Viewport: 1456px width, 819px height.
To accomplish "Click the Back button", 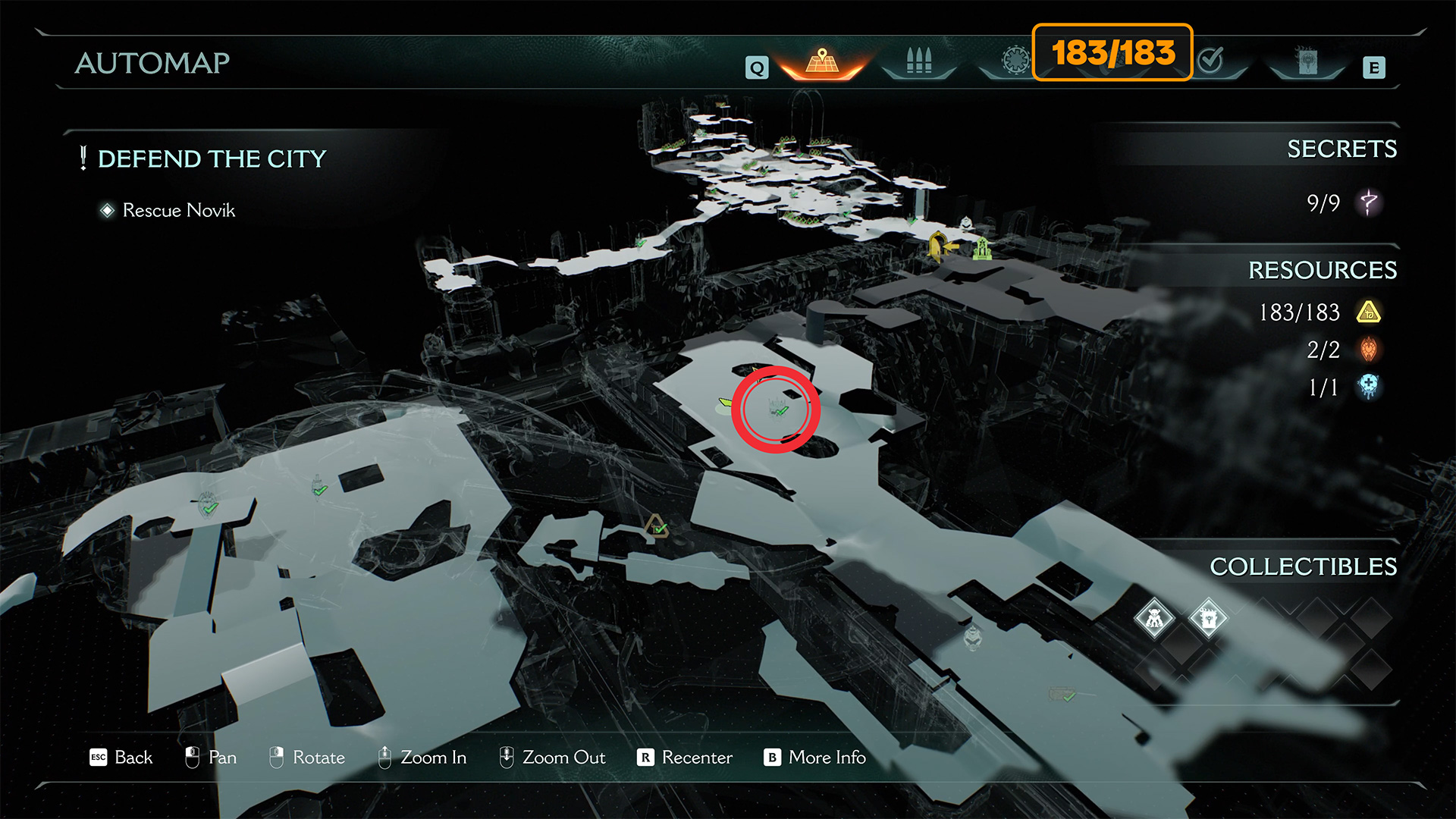I will click(x=121, y=758).
